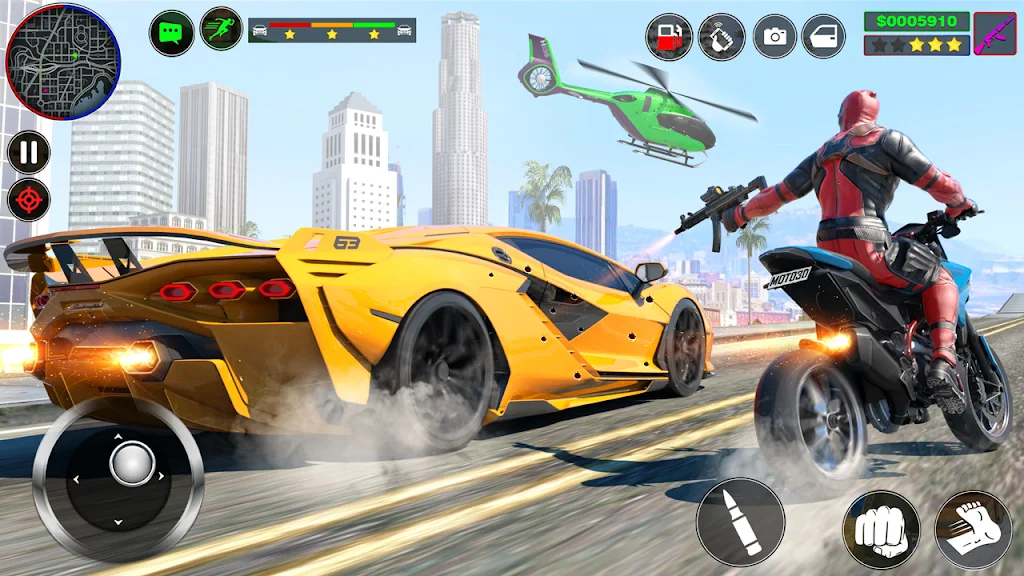
Task: Toggle the red crosshair aim button
Action: click(29, 200)
